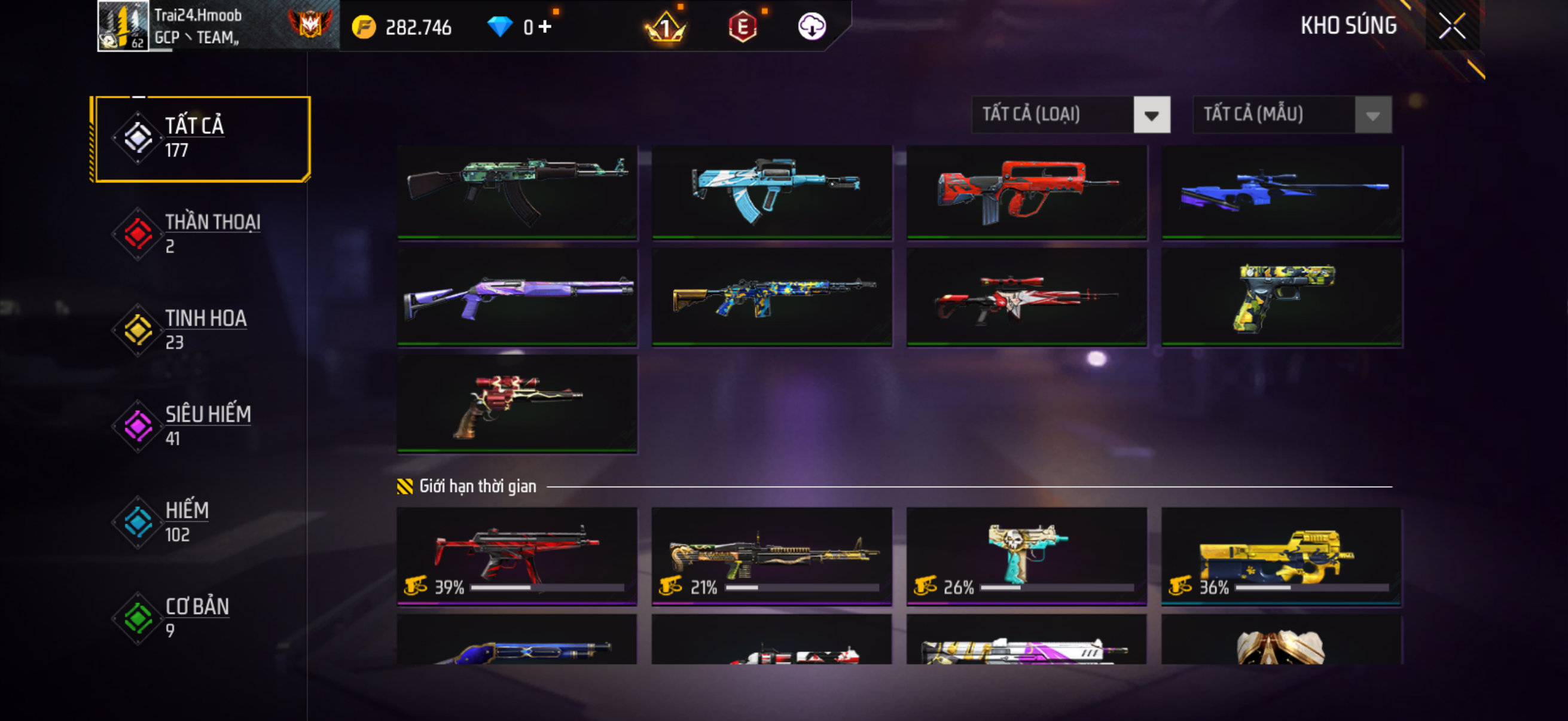Select the green camo AK rifle skin

[x=517, y=191]
